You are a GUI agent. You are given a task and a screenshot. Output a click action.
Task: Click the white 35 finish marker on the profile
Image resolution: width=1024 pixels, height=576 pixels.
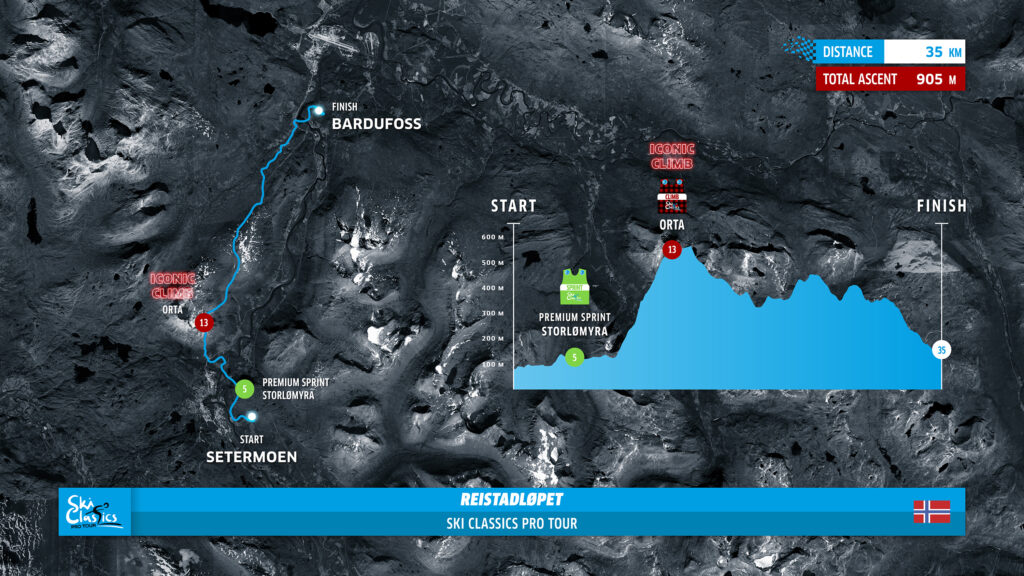coord(941,350)
